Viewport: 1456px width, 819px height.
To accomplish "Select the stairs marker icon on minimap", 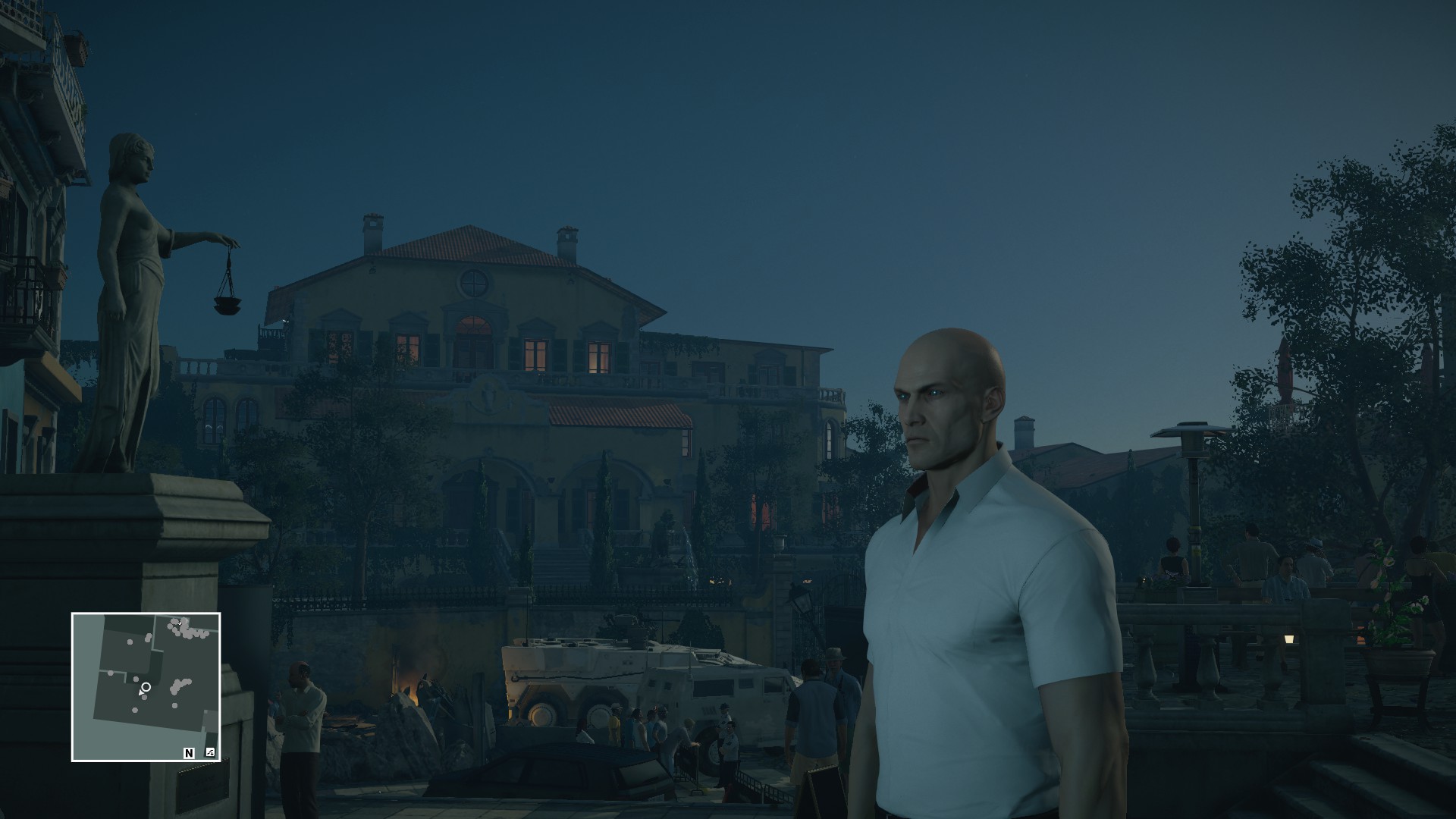I will [210, 753].
